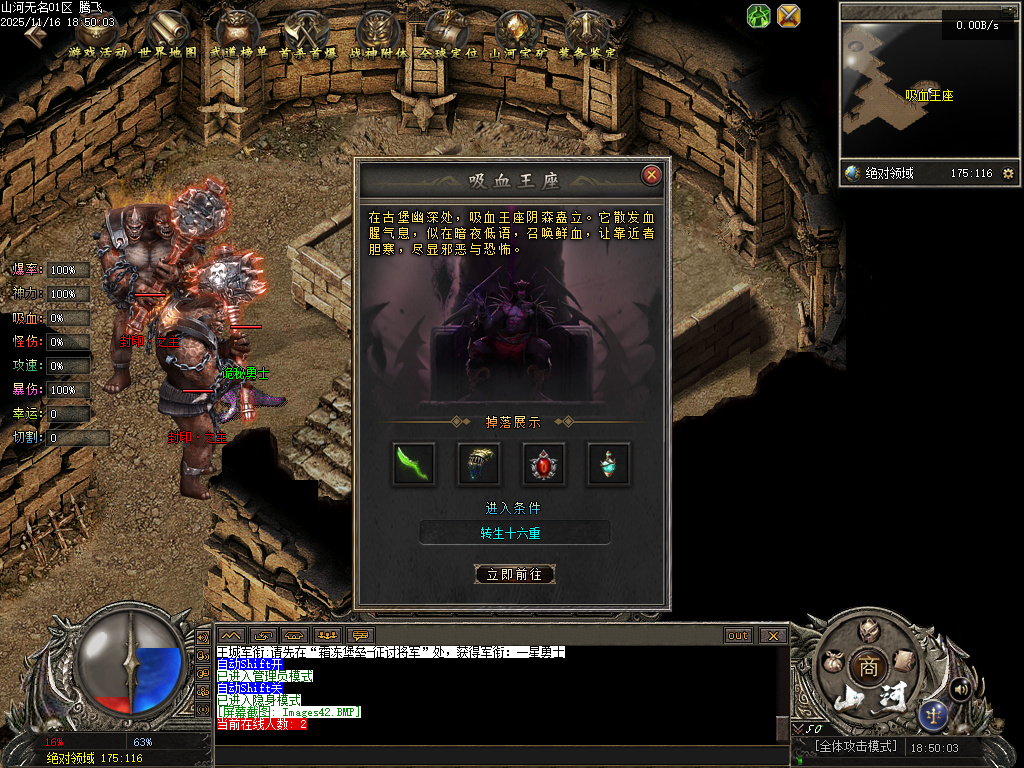The image size is (1024, 768).
Task: Close the 吸血王座 dialog
Action: 652,175
